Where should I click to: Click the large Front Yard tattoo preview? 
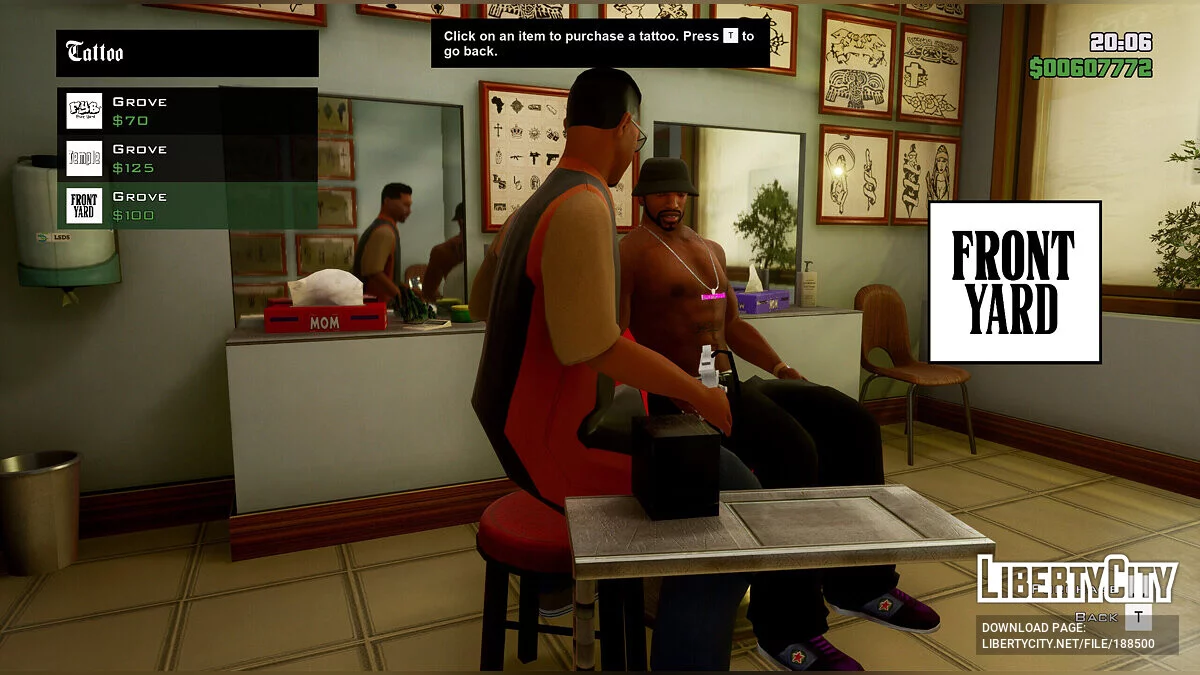click(x=1014, y=282)
